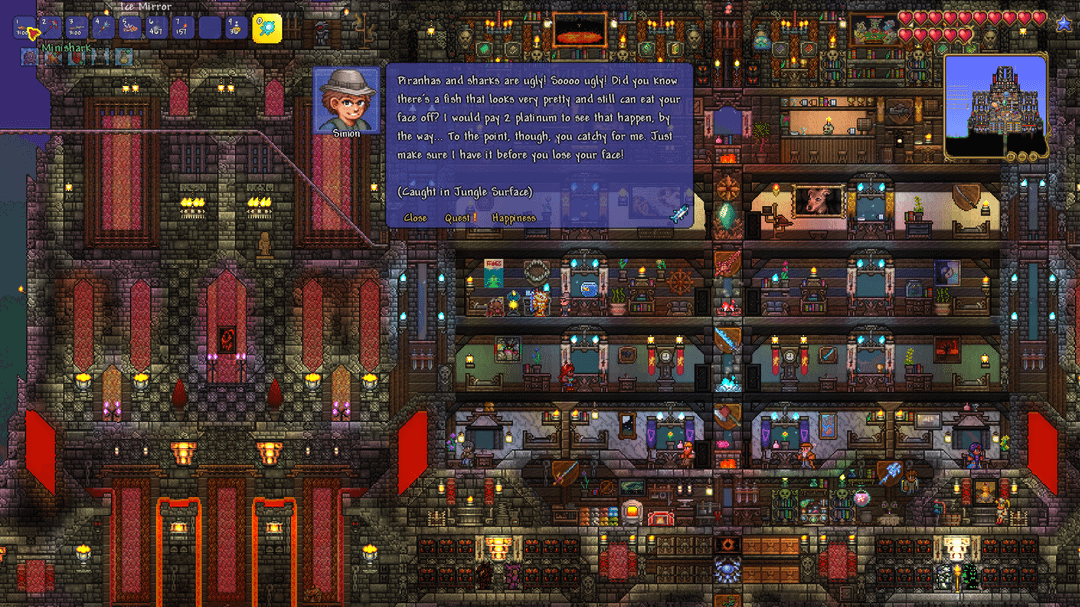This screenshot has height=607, width=1080.
Task: Equip the blue staff in hotbar slot 4
Action: click(104, 27)
